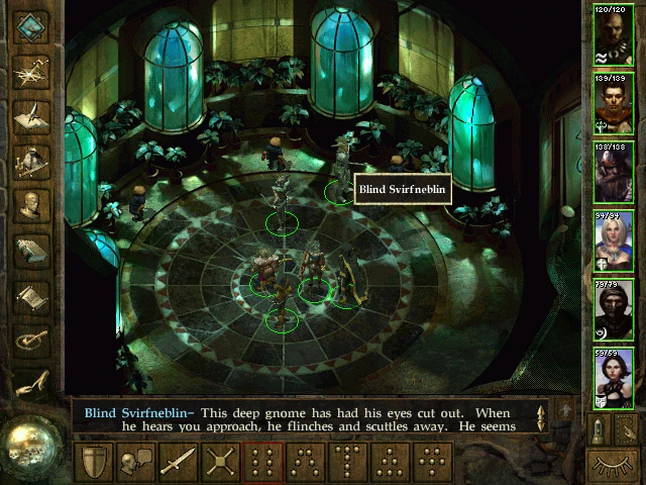Click the rest eye button
The image size is (646, 485).
coord(612,464)
